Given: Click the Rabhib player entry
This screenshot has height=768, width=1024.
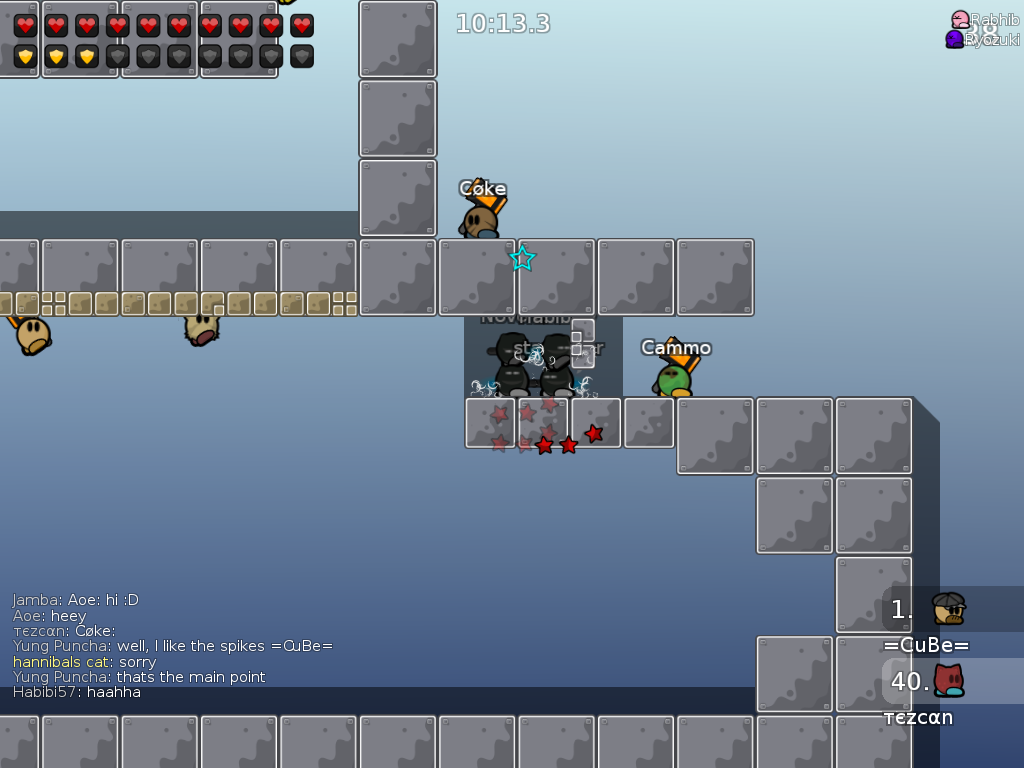Looking at the screenshot, I should pyautogui.click(x=984, y=20).
